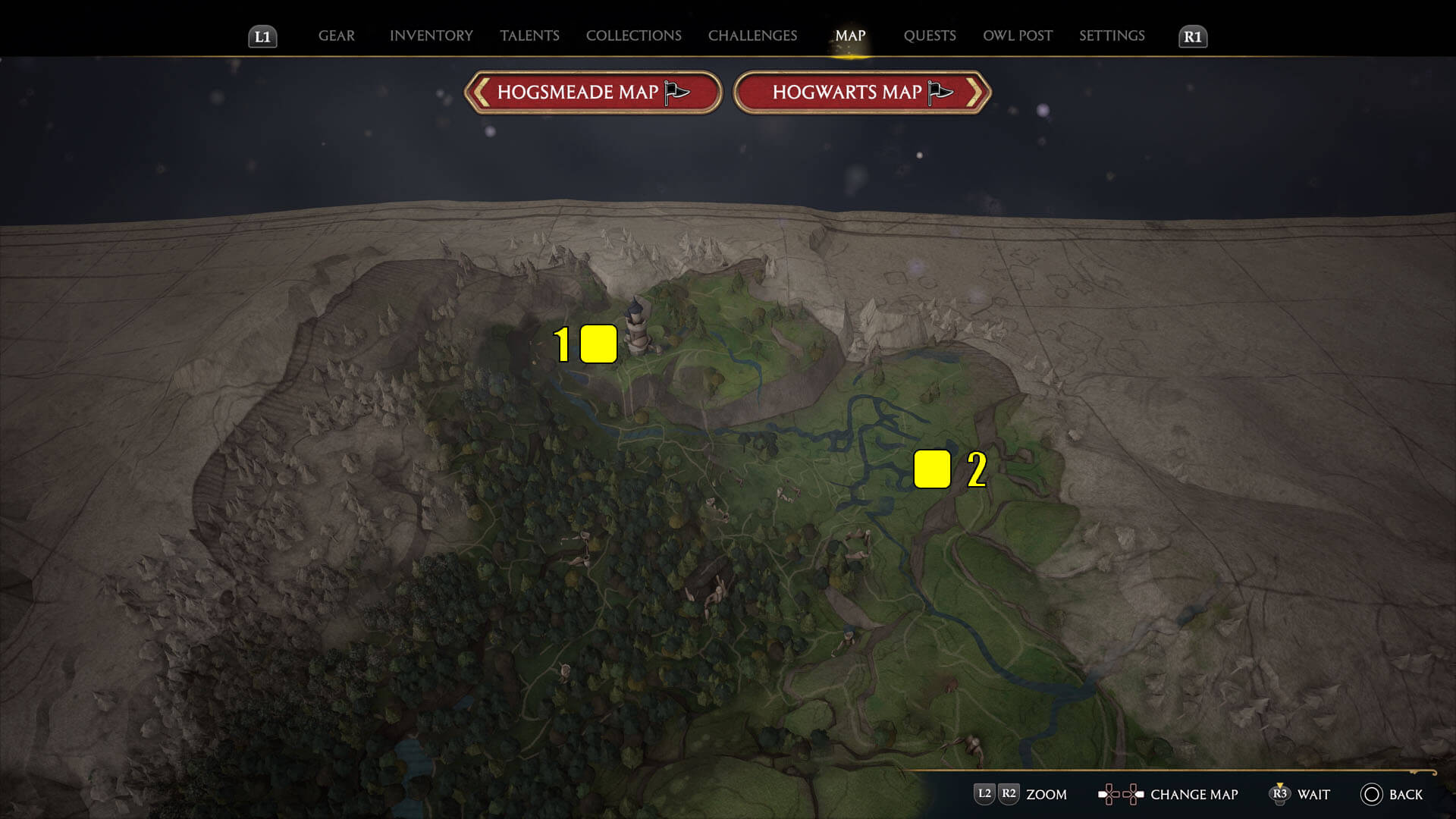This screenshot has width=1456, height=819.
Task: Click the L1 shoulder button icon
Action: [x=262, y=35]
